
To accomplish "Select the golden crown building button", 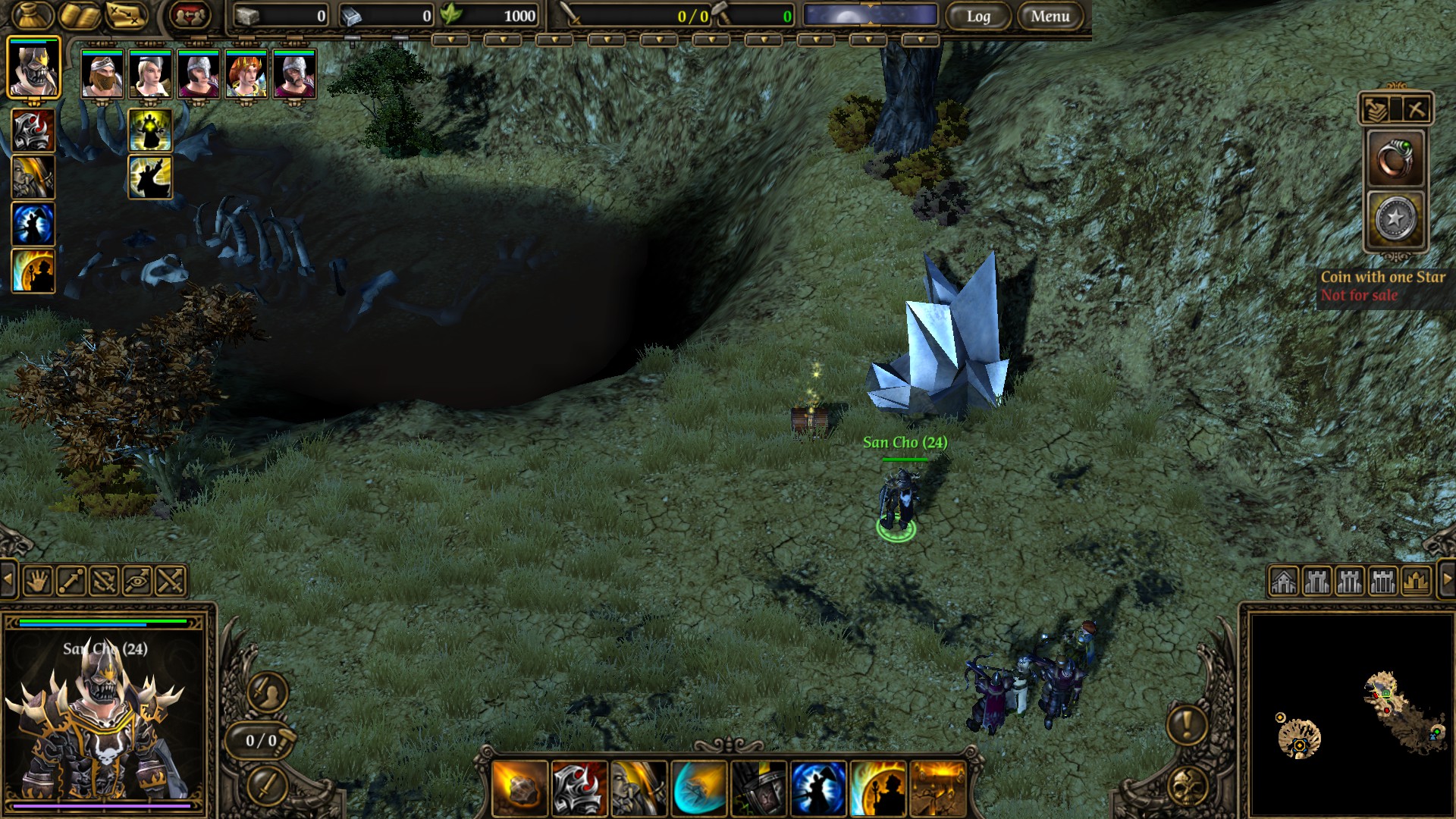I will [x=1416, y=582].
